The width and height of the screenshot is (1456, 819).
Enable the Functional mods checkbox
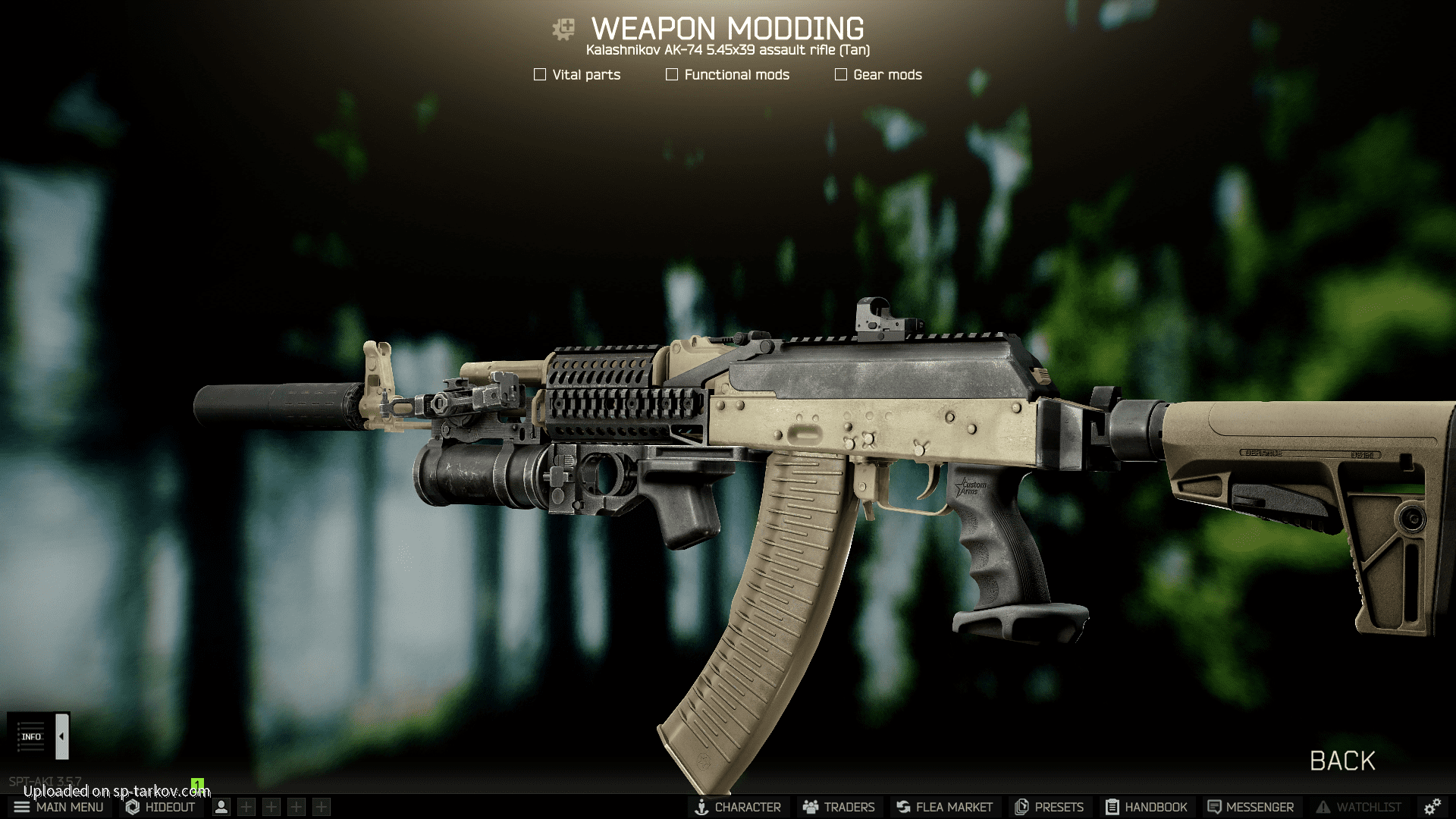click(x=672, y=74)
